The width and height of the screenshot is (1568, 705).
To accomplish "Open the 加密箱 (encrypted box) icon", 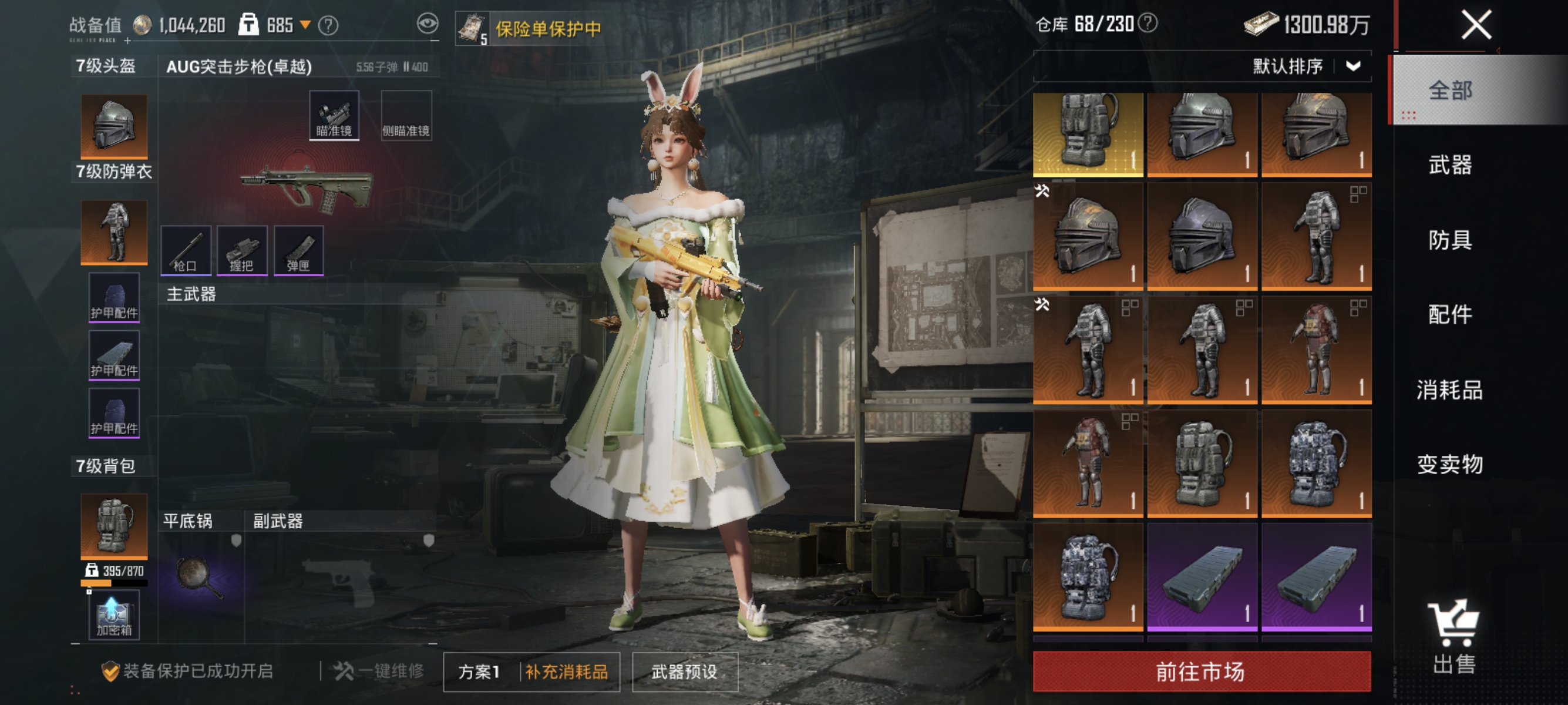I will coord(113,615).
